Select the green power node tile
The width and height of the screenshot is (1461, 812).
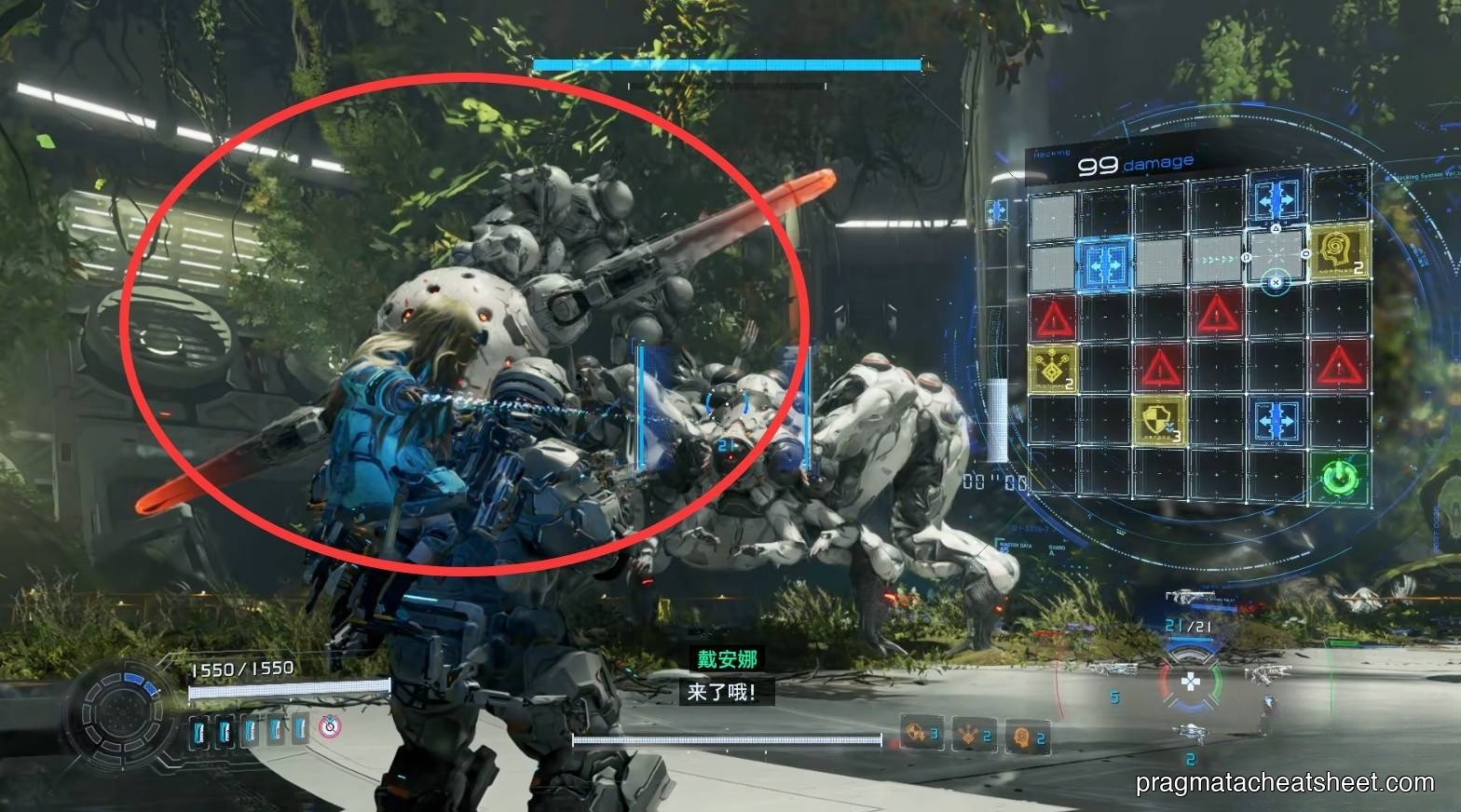(x=1340, y=478)
